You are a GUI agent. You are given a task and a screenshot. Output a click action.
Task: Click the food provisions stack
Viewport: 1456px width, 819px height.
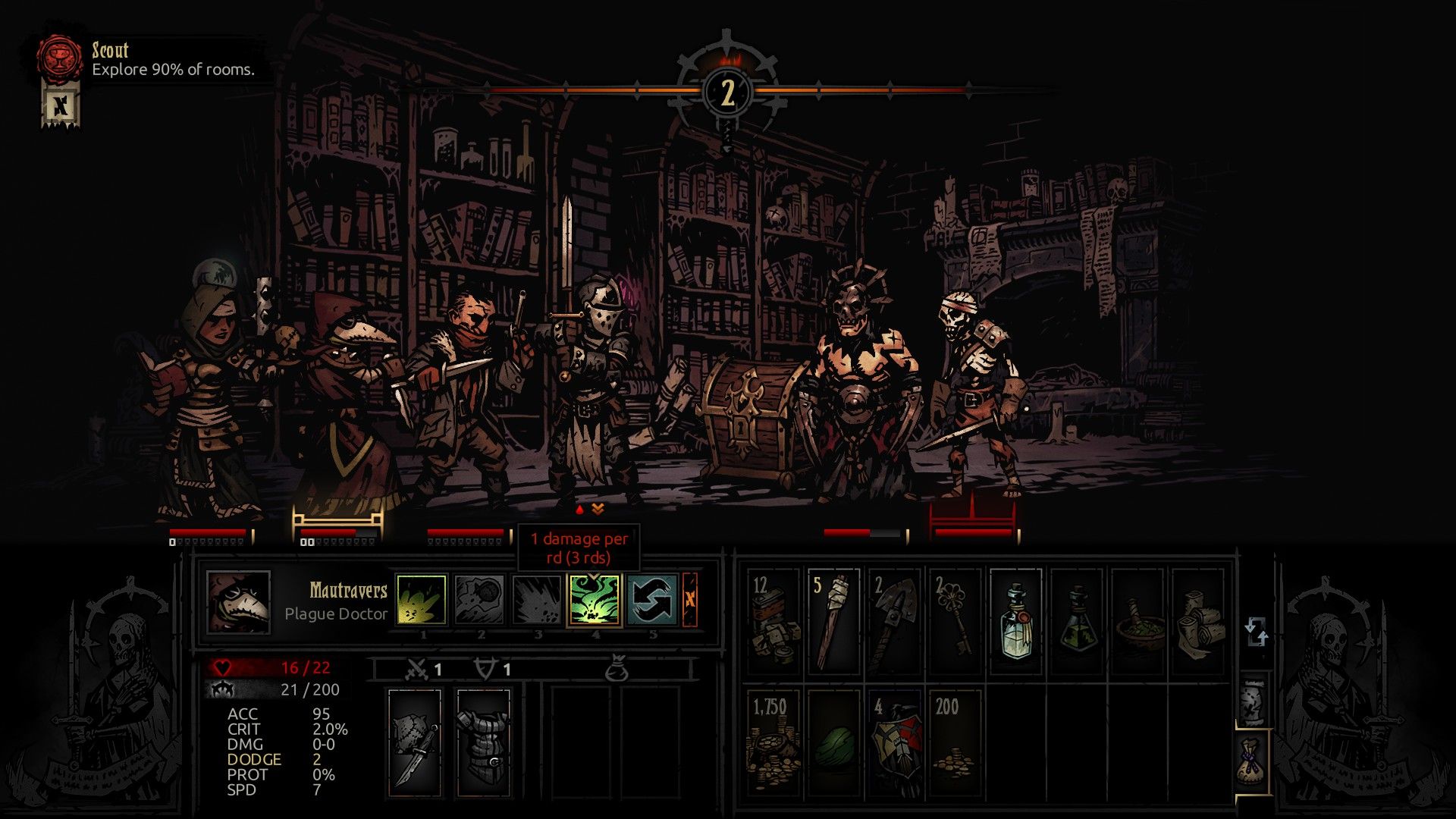(773, 622)
